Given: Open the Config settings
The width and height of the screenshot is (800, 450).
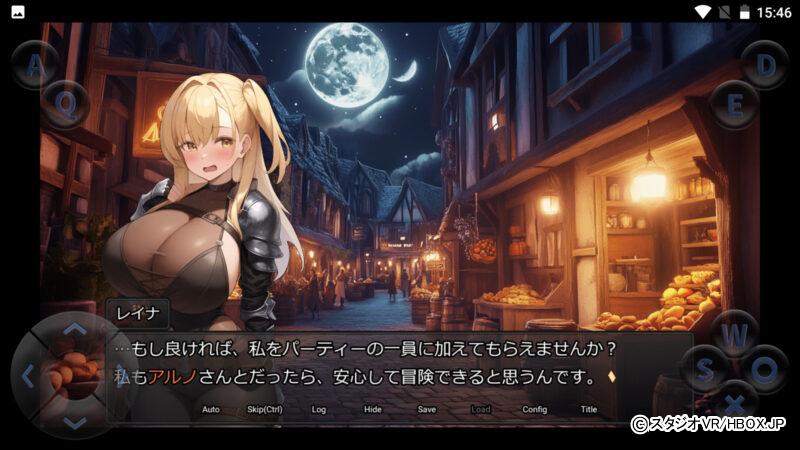Looking at the screenshot, I should coord(535,409).
